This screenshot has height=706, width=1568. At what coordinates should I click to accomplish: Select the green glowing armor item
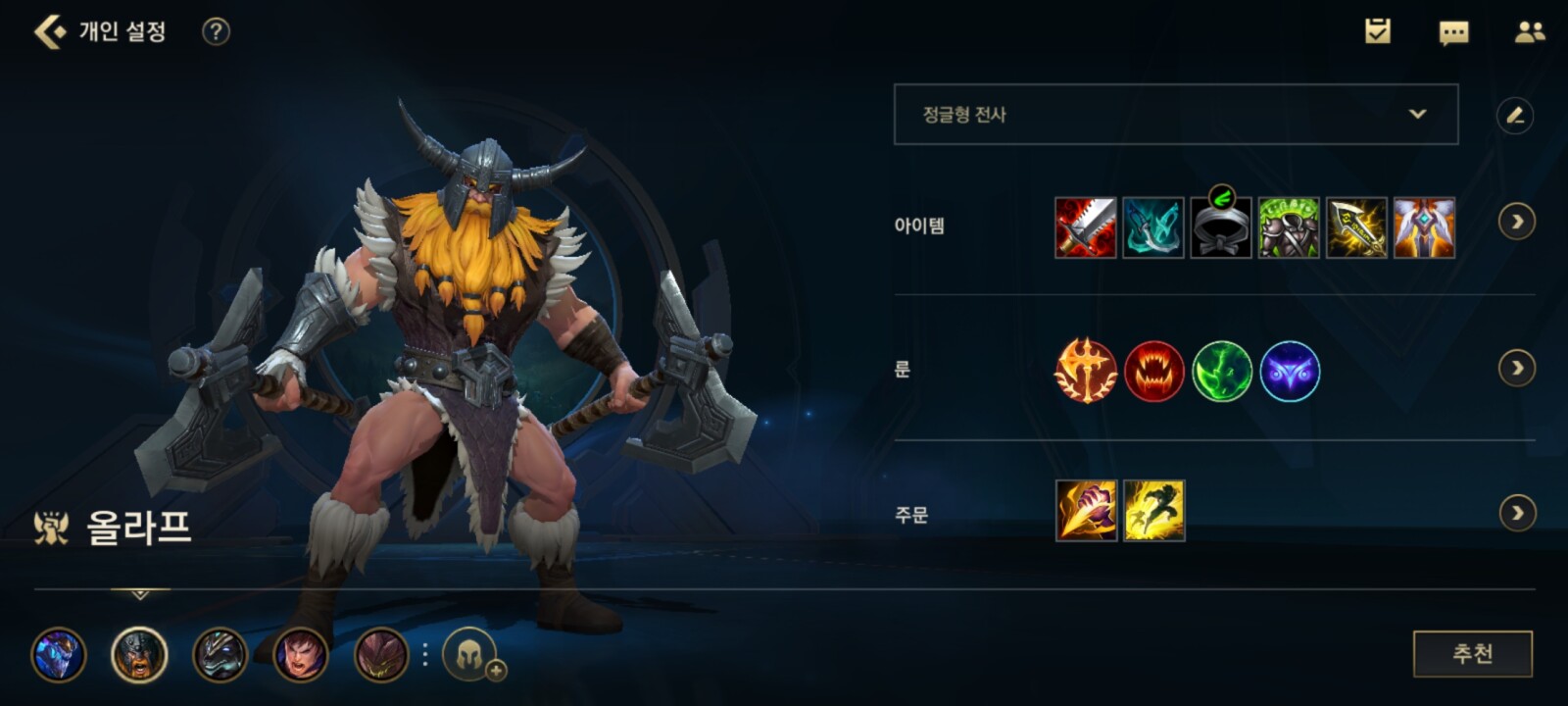pos(1288,227)
